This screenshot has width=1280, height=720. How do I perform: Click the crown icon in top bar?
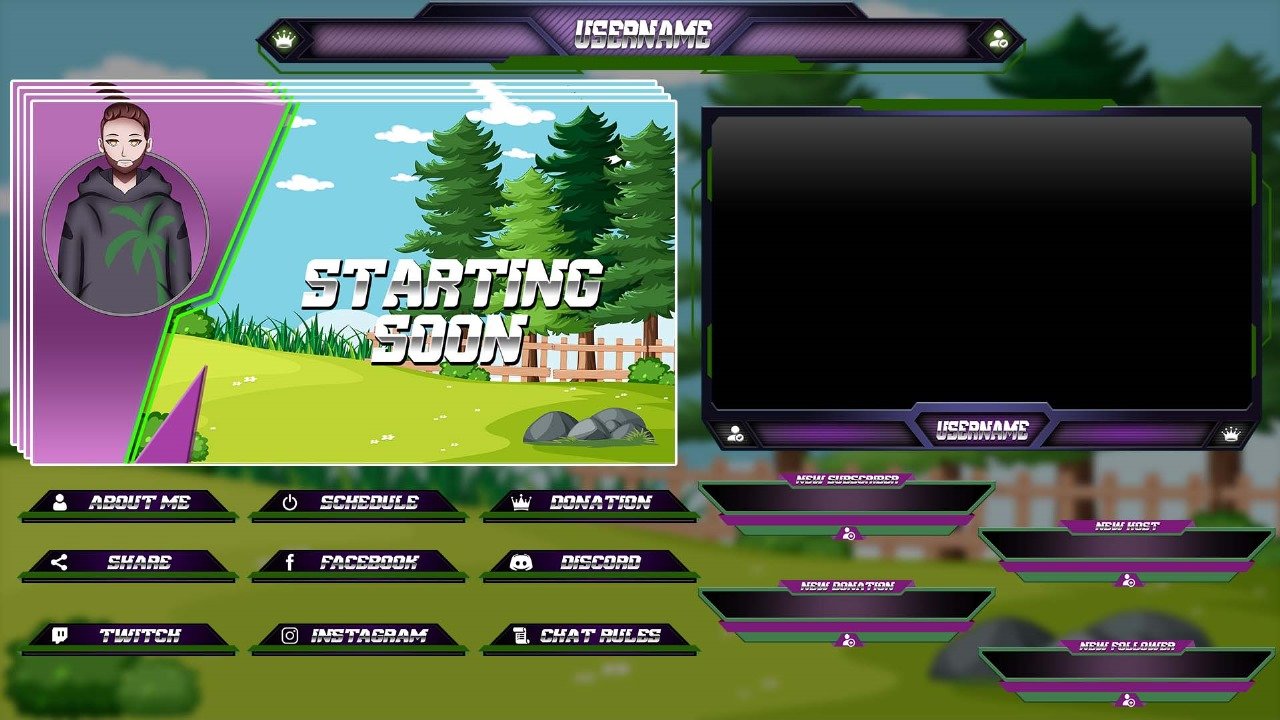coord(286,40)
